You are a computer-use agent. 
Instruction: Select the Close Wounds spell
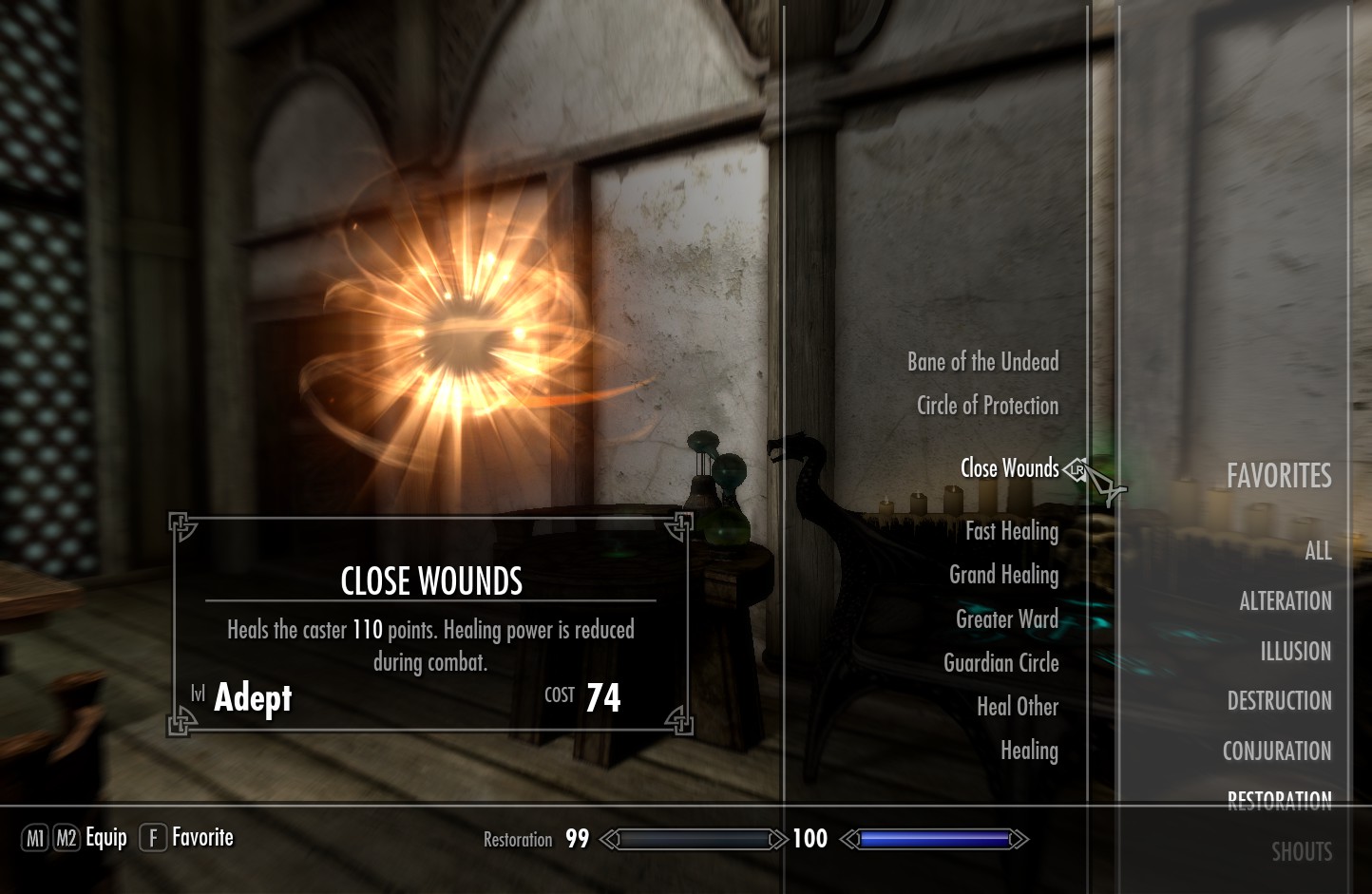pyautogui.click(x=1009, y=468)
